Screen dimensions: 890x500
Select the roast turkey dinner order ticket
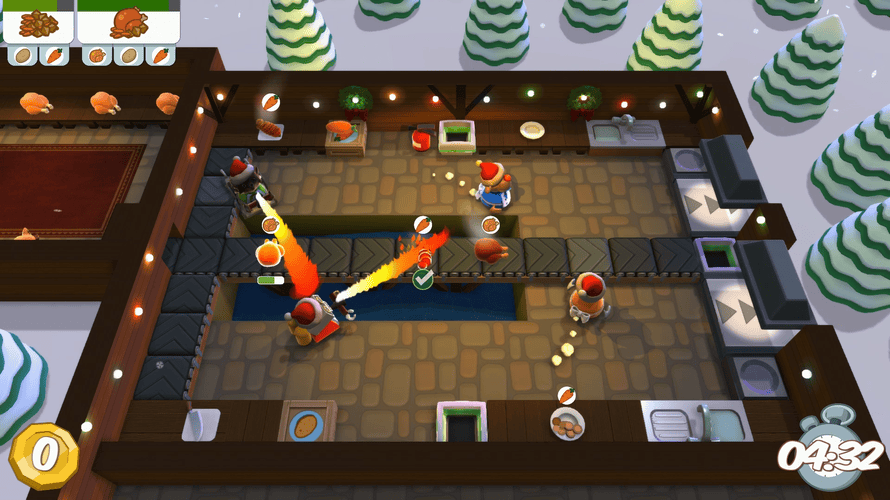[x=128, y=22]
